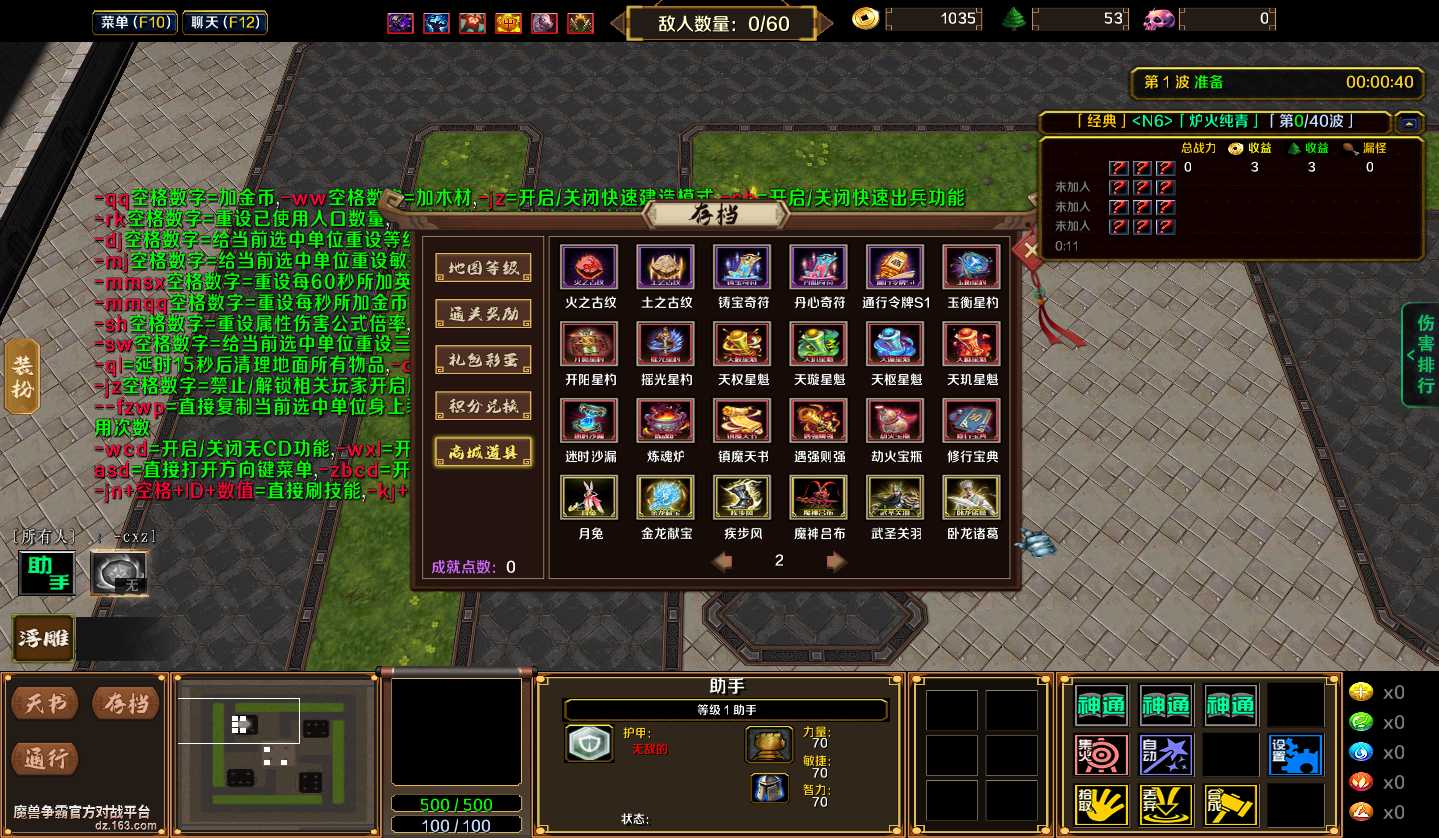Activate the 合成 hammer command
Screen dimensions: 1439x838
(x=1230, y=805)
